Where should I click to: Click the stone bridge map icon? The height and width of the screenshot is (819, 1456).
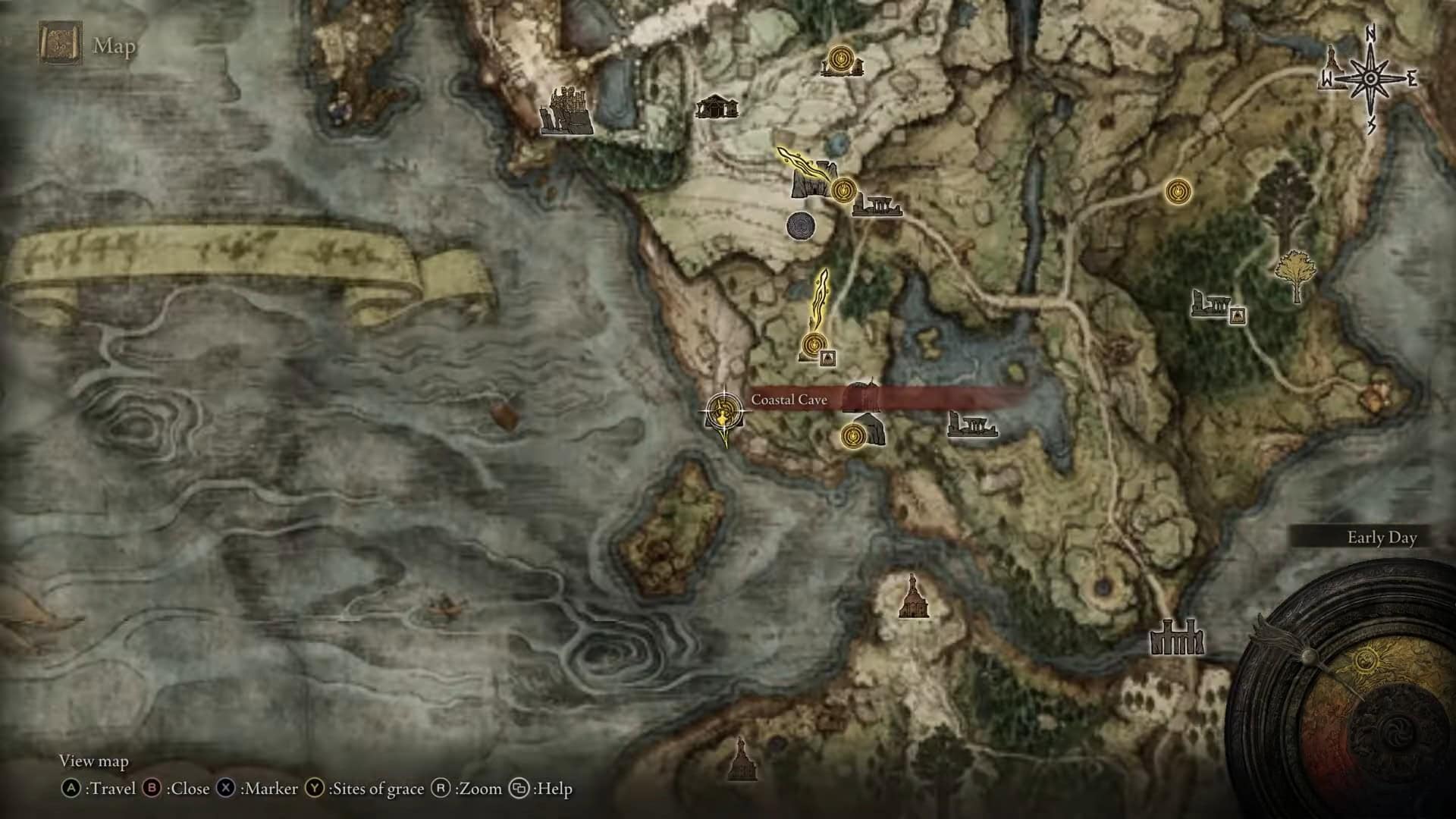point(1176,637)
